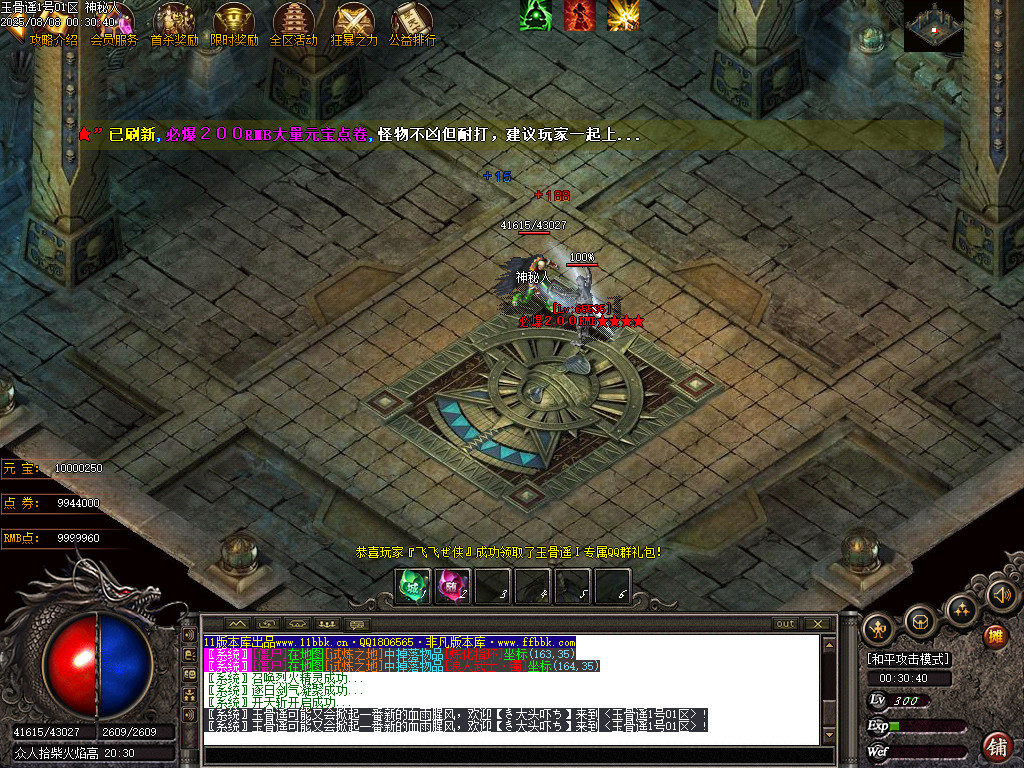1024x768 pixels.
Task: Click the red warrior buff icon
Action: click(579, 14)
